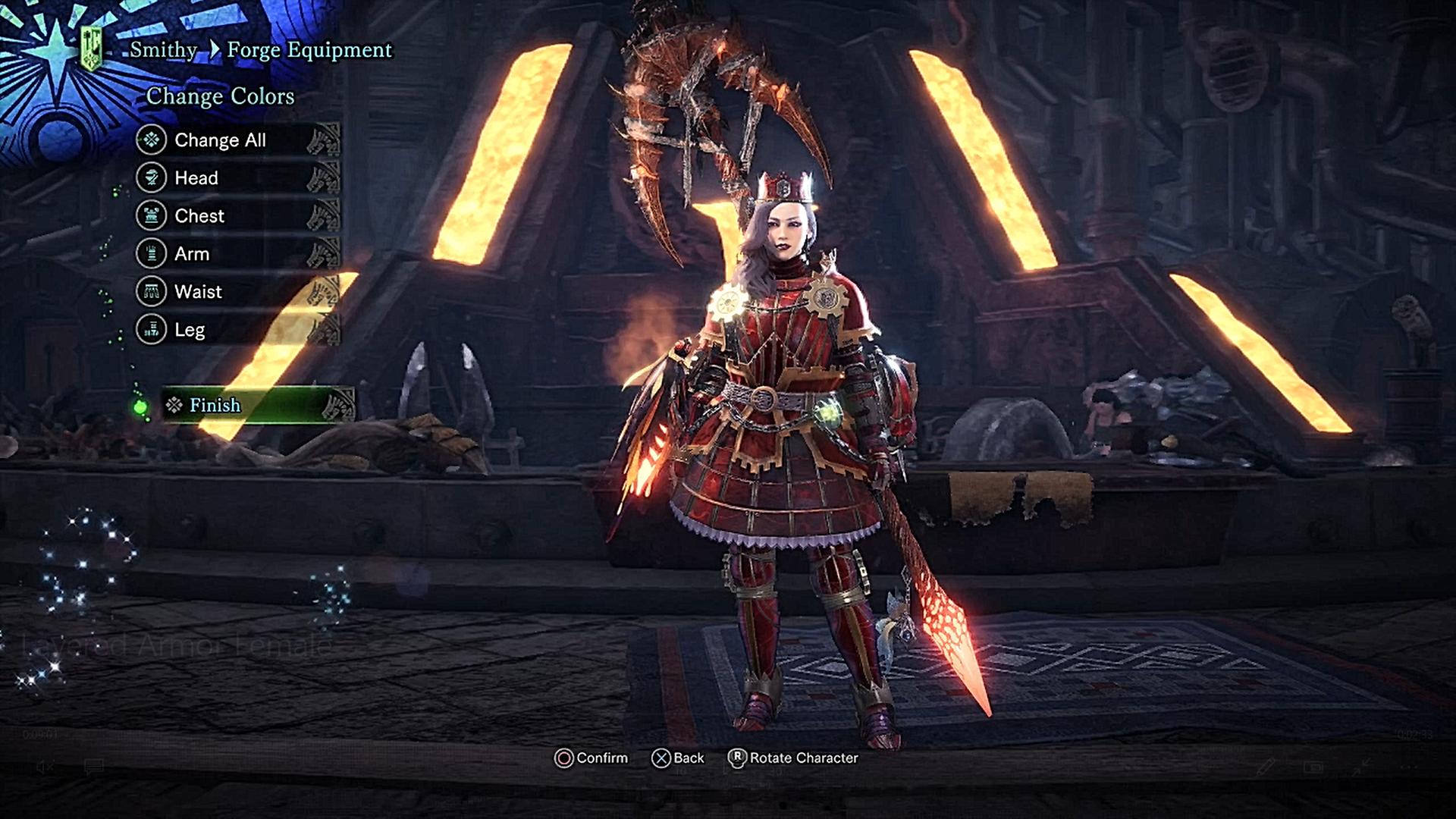Image resolution: width=1456 pixels, height=819 pixels.
Task: Select the Arm armor piece icon
Action: point(149,253)
